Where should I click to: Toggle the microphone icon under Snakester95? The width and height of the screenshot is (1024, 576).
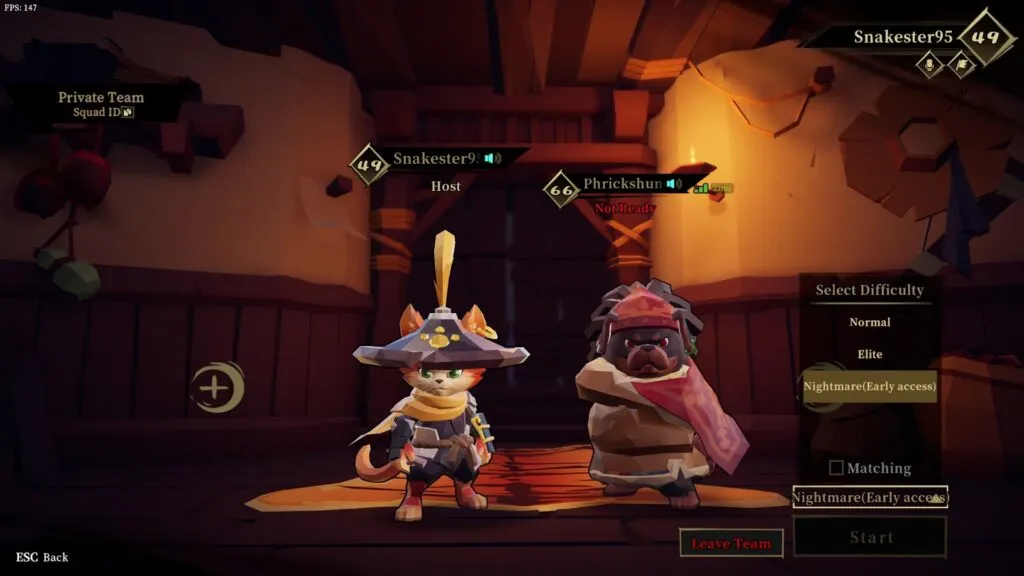pyautogui.click(x=931, y=64)
